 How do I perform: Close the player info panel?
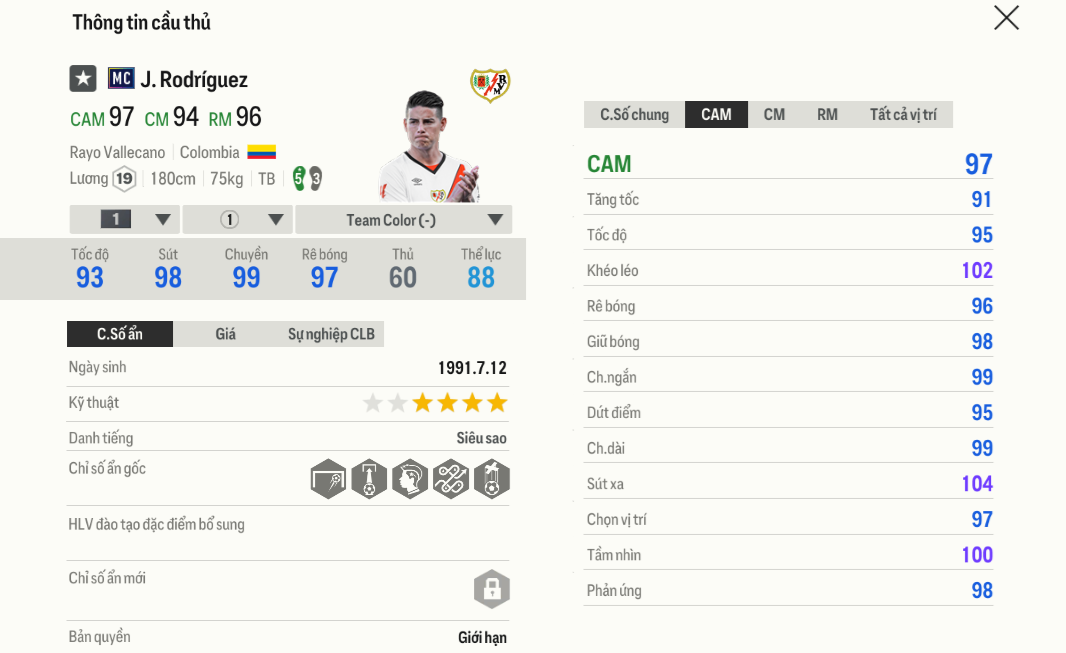coord(1006,18)
